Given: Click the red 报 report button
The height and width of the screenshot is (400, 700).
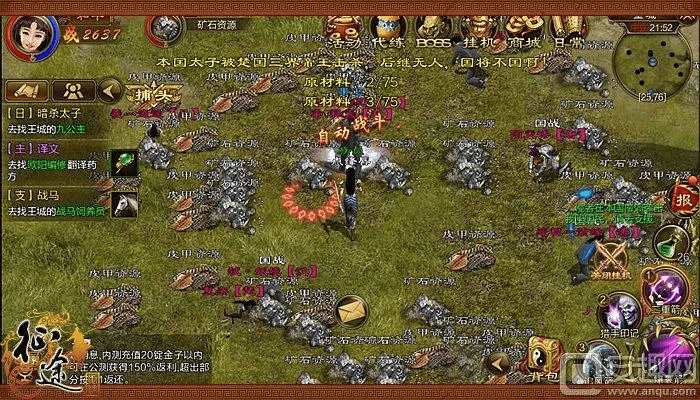Looking at the screenshot, I should [685, 197].
